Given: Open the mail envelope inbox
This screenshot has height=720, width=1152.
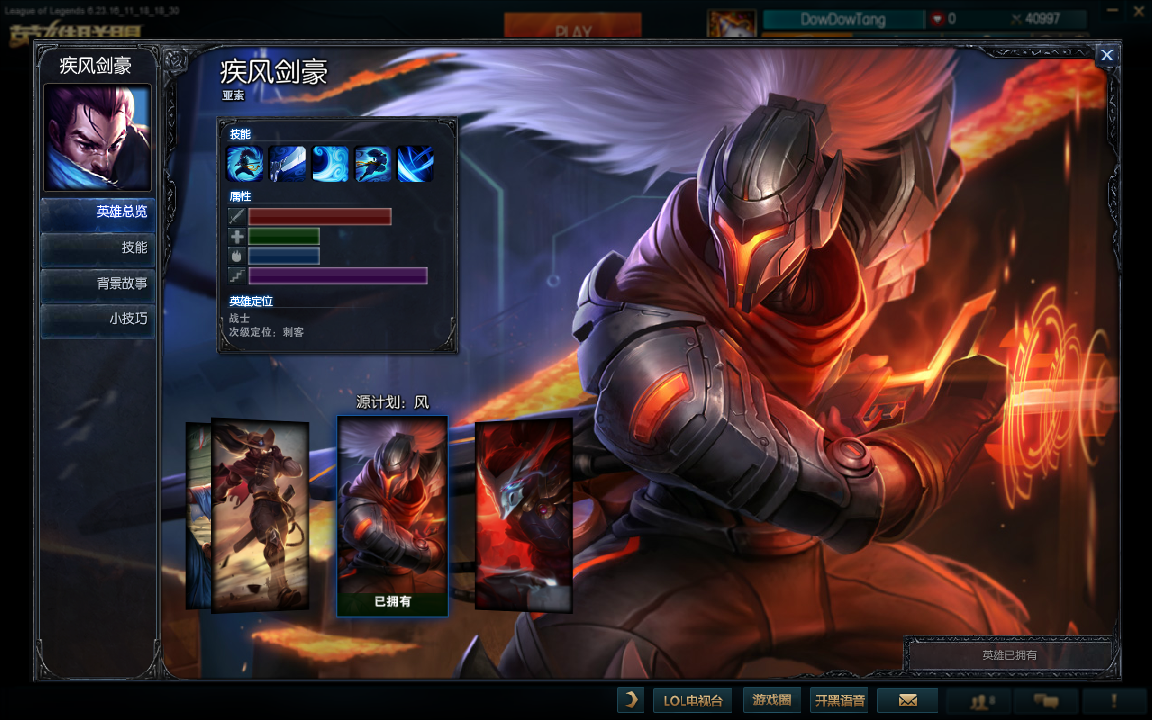Looking at the screenshot, I should 907,700.
